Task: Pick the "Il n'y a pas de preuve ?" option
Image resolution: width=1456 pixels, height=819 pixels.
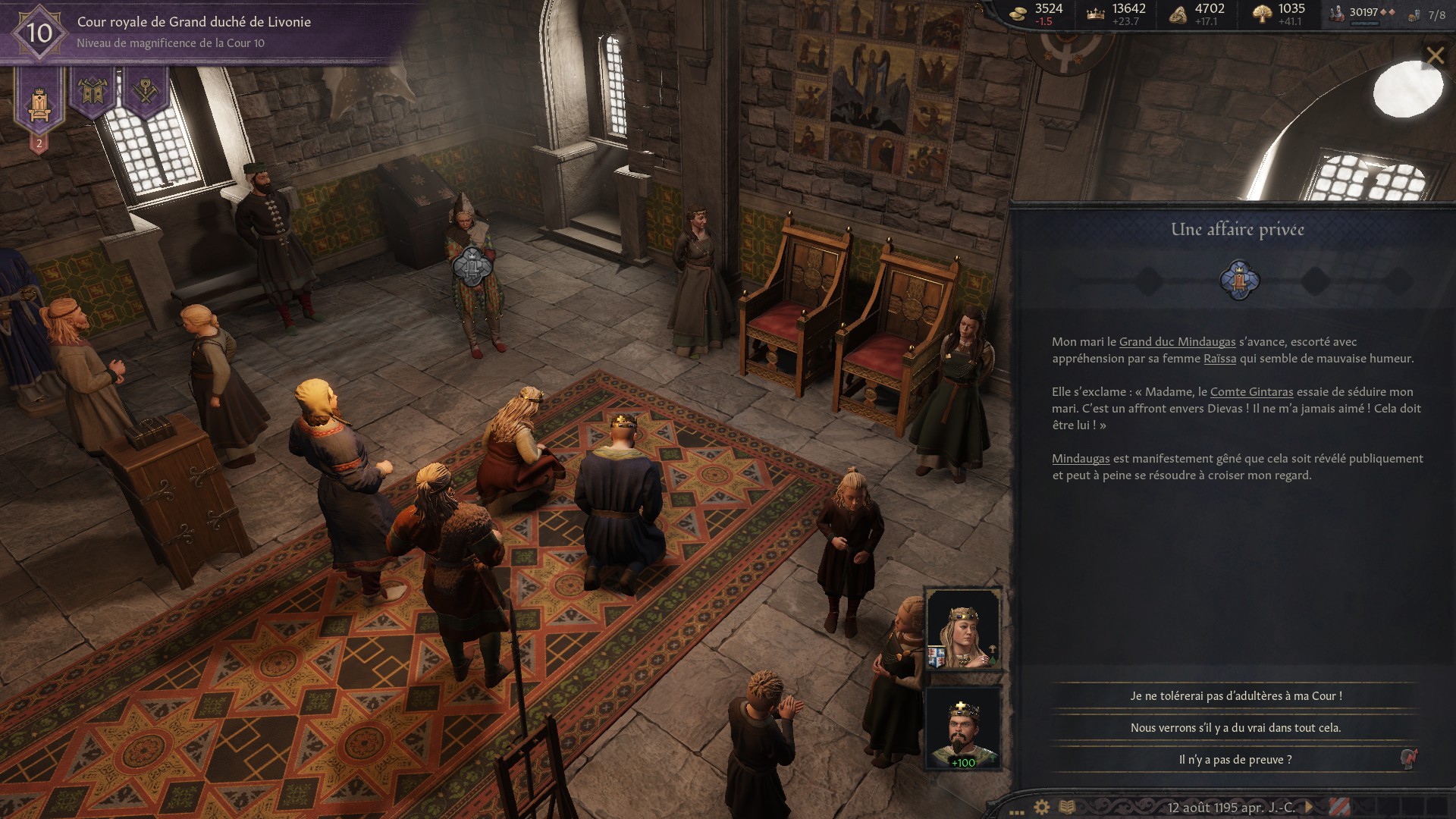Action: coord(1235,759)
